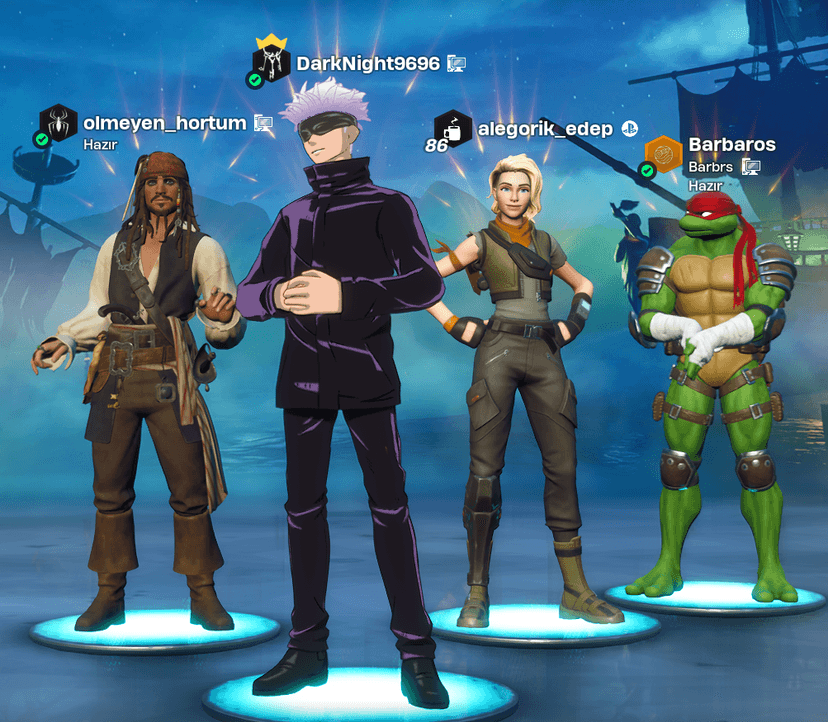The height and width of the screenshot is (722, 828).
Task: Choose the alegorik_edep player name tag
Action: coord(545,128)
